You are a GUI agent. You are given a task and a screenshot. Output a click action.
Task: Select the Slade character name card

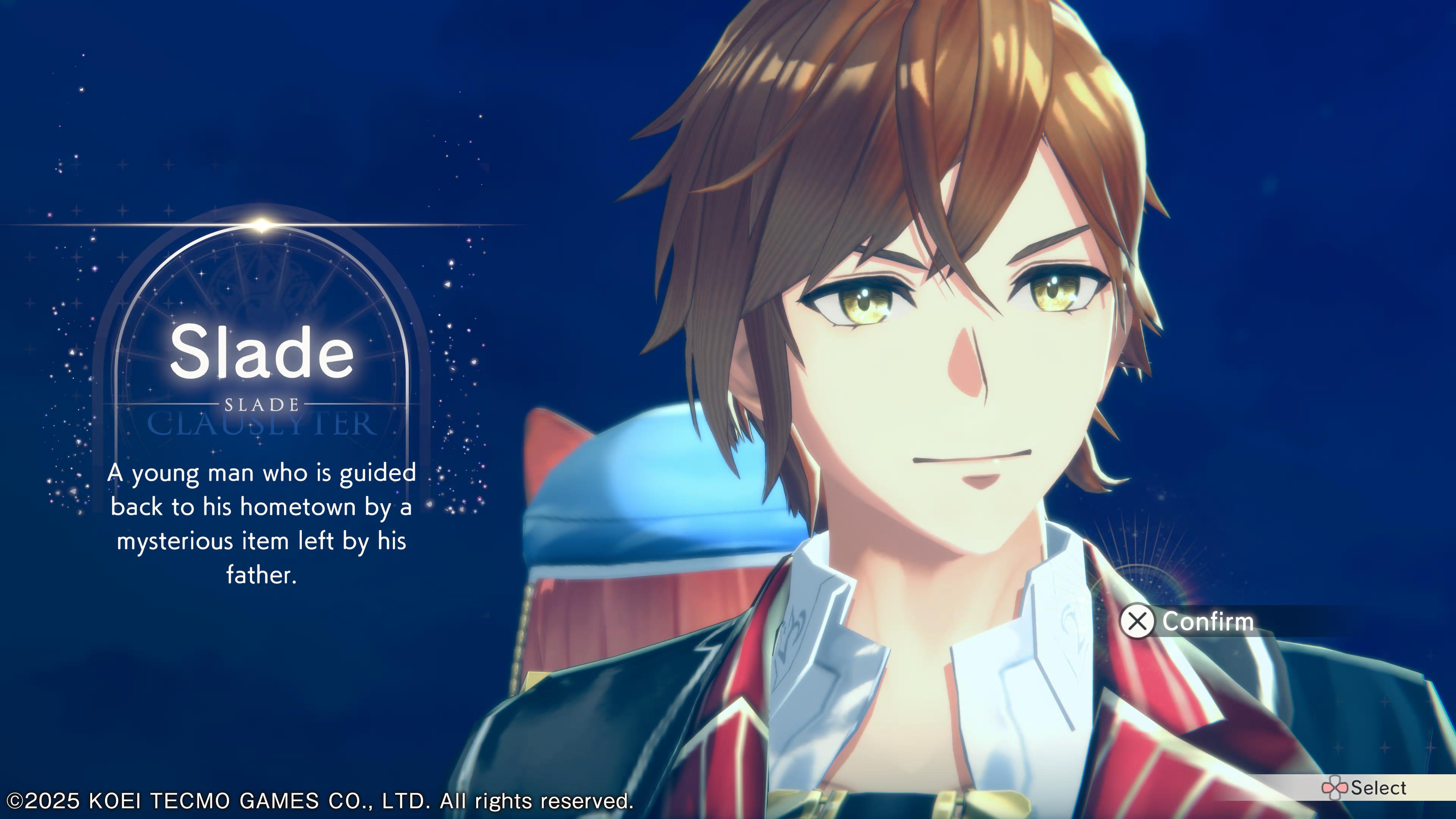(x=262, y=353)
